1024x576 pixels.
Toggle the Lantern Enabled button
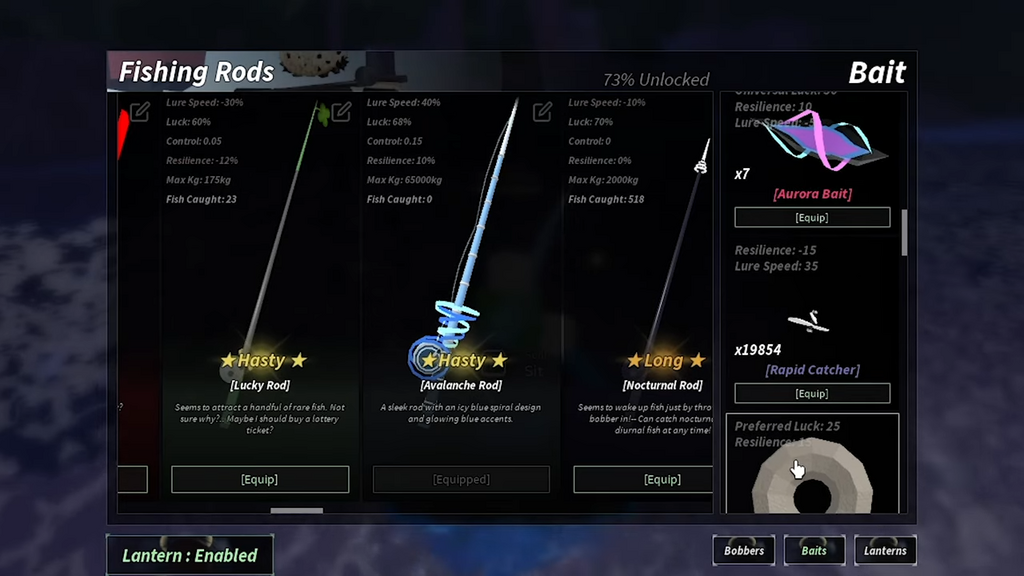pos(190,555)
